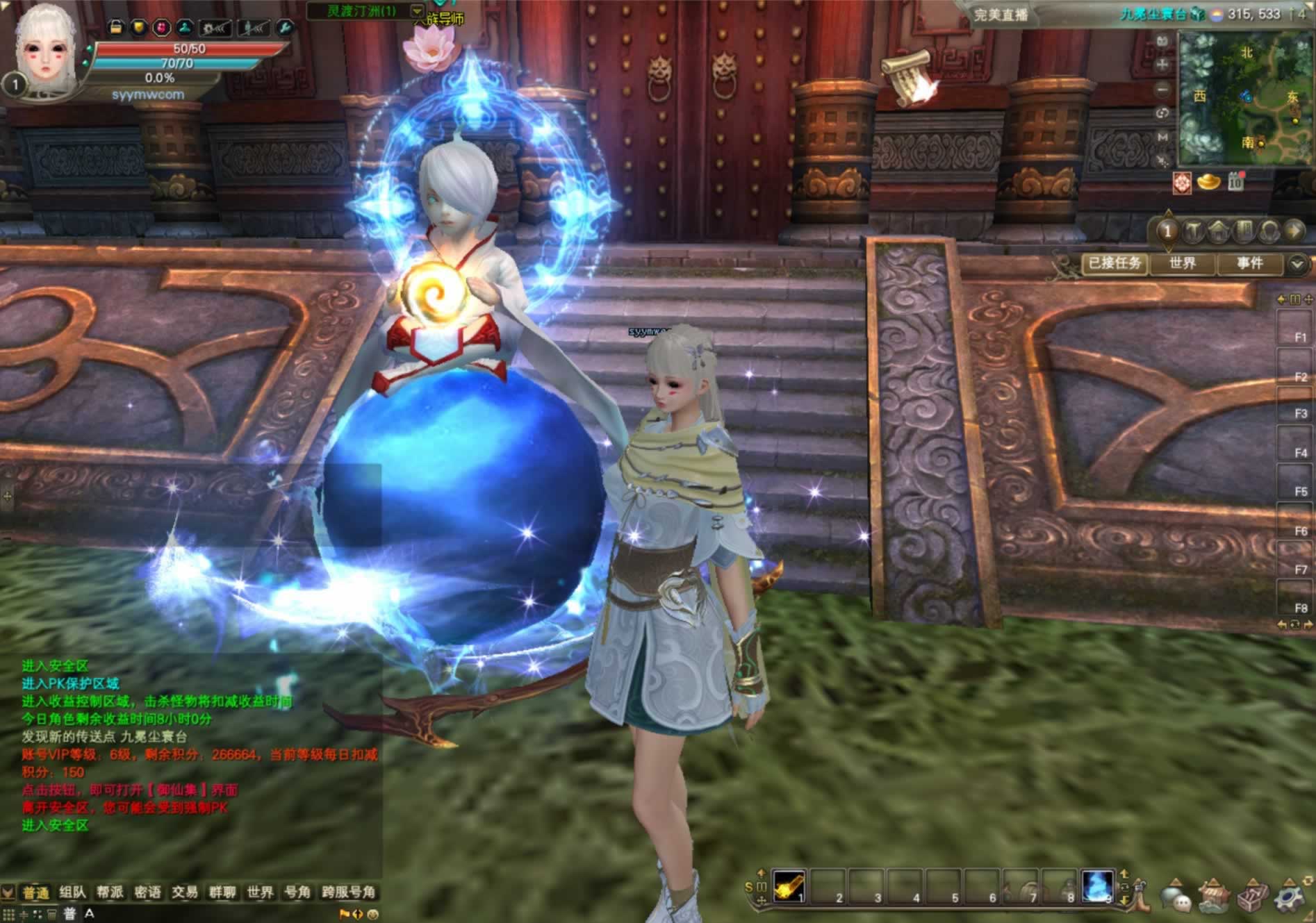Screen dimensions: 1316x923
Task: Collapse the quest tracker with the arrow button
Action: coord(1297,264)
